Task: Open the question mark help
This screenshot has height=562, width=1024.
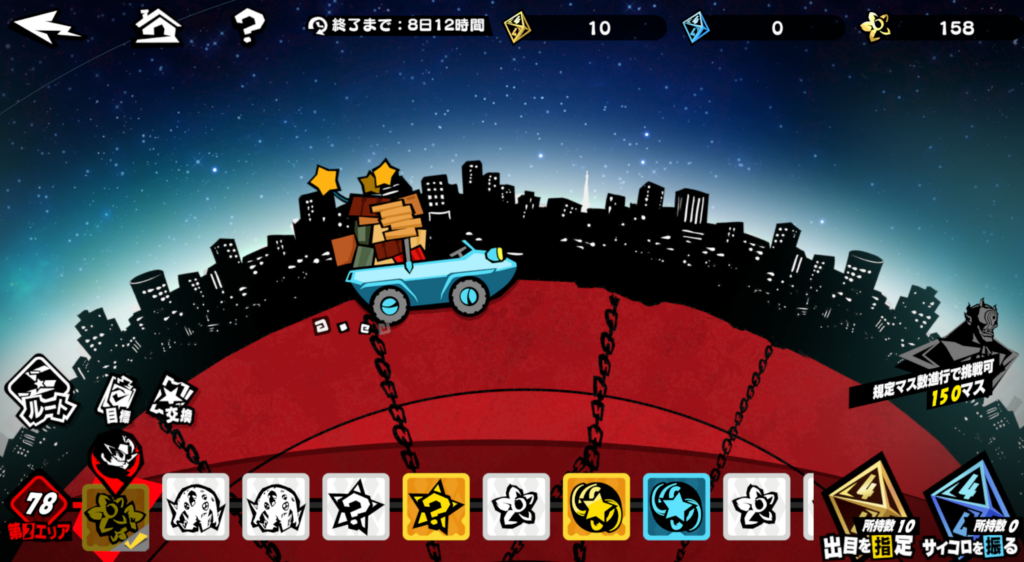Action: tap(249, 27)
